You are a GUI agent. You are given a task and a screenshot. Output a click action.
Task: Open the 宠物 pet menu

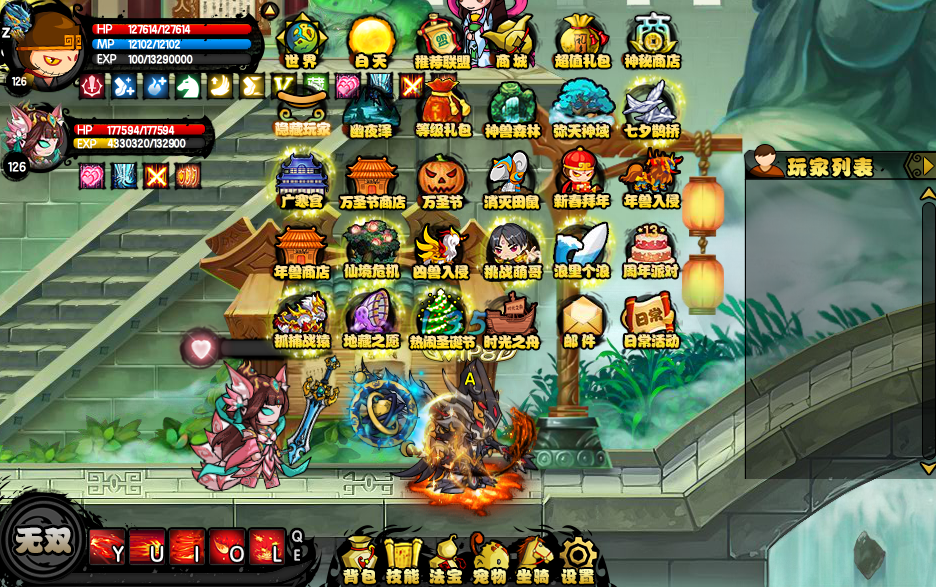[x=490, y=559]
